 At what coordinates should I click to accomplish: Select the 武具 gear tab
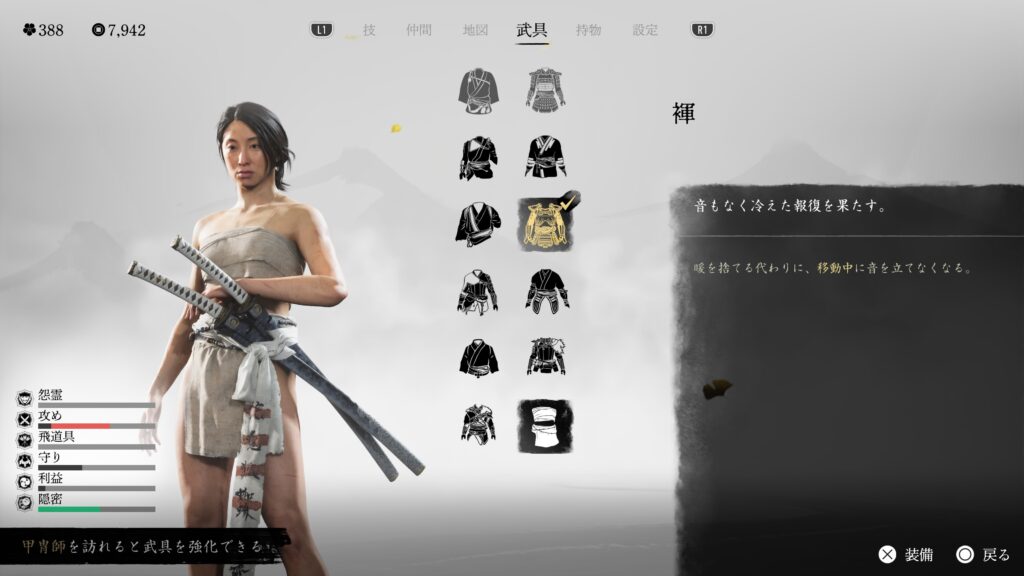click(532, 30)
